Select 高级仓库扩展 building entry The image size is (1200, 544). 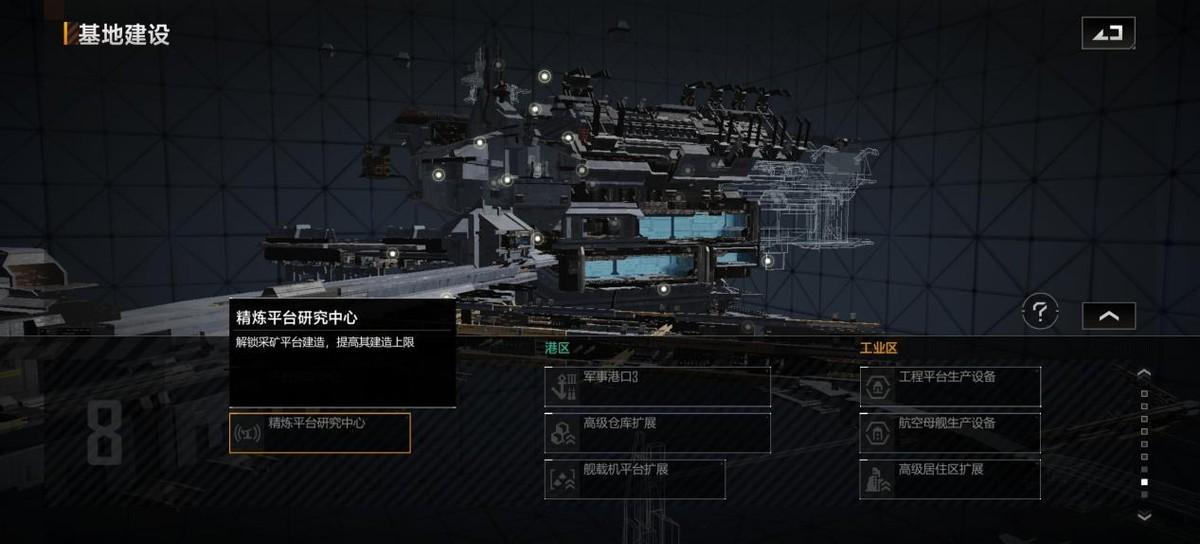tap(657, 433)
